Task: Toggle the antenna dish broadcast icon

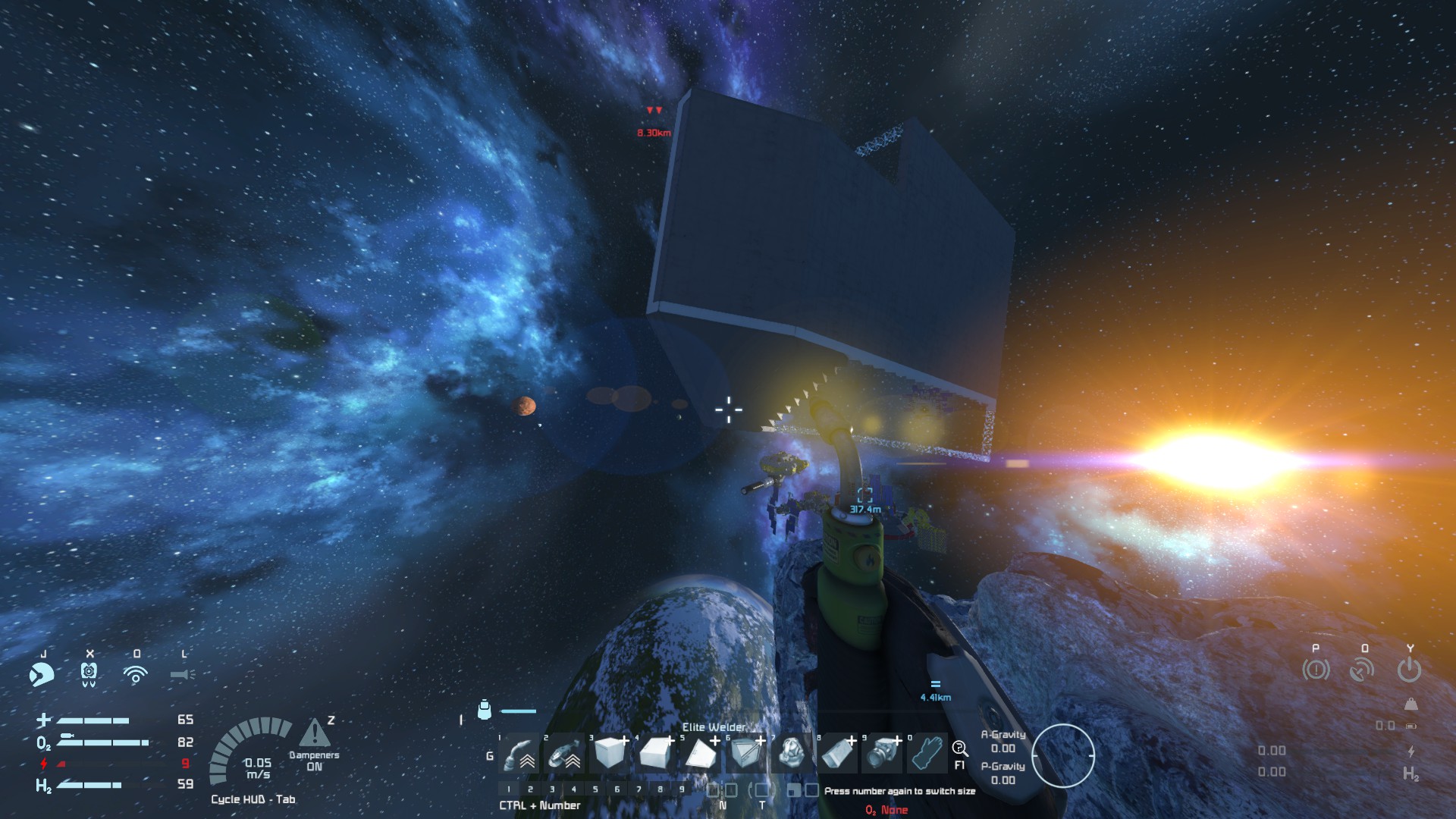Action: pos(1362,670)
